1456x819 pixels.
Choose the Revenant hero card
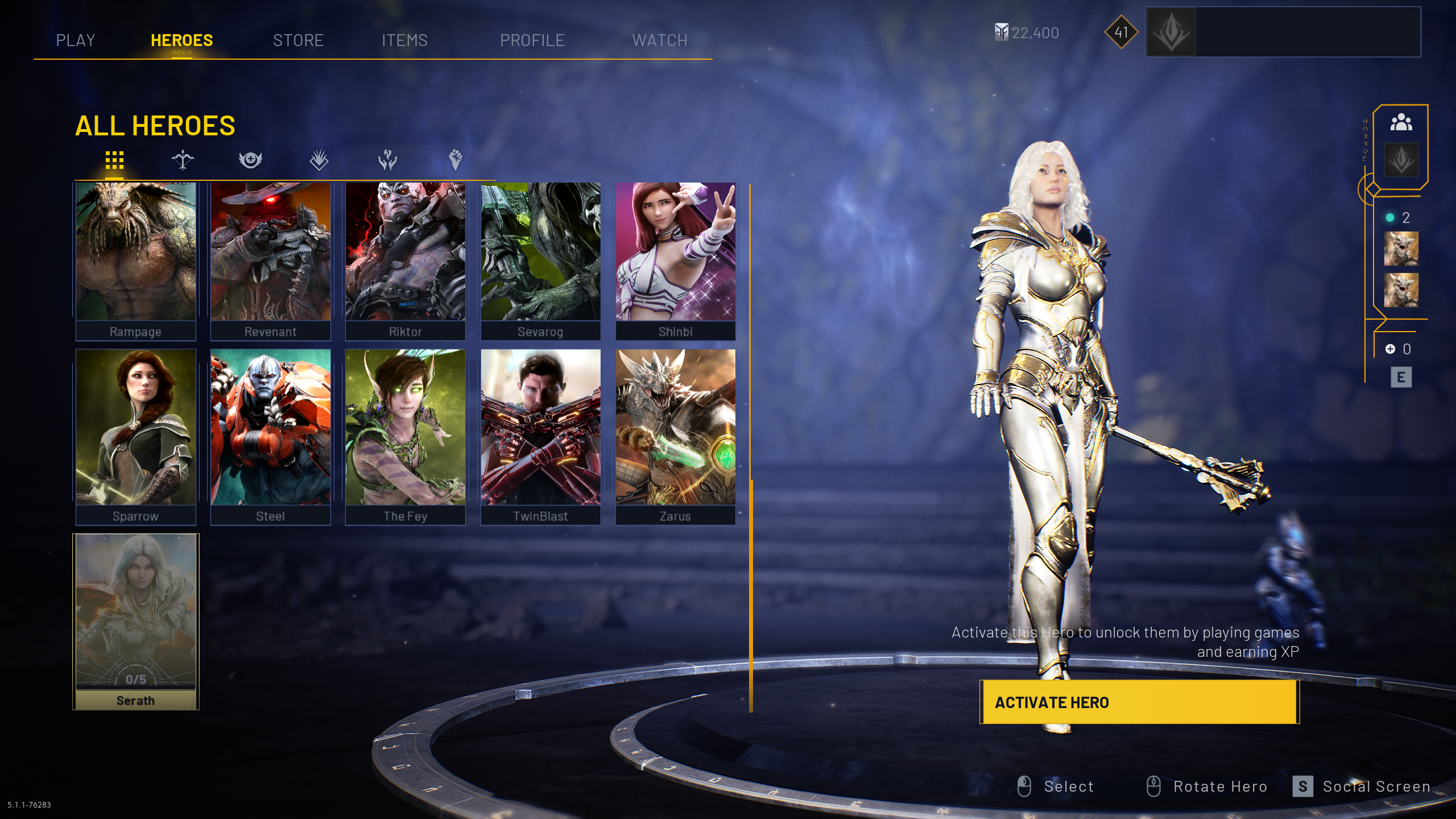[271, 260]
